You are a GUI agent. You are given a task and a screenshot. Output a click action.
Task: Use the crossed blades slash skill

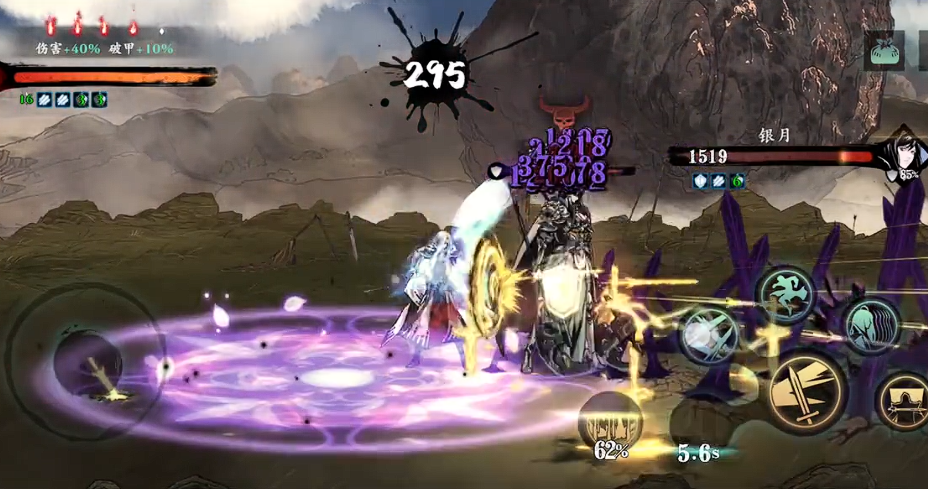point(710,334)
